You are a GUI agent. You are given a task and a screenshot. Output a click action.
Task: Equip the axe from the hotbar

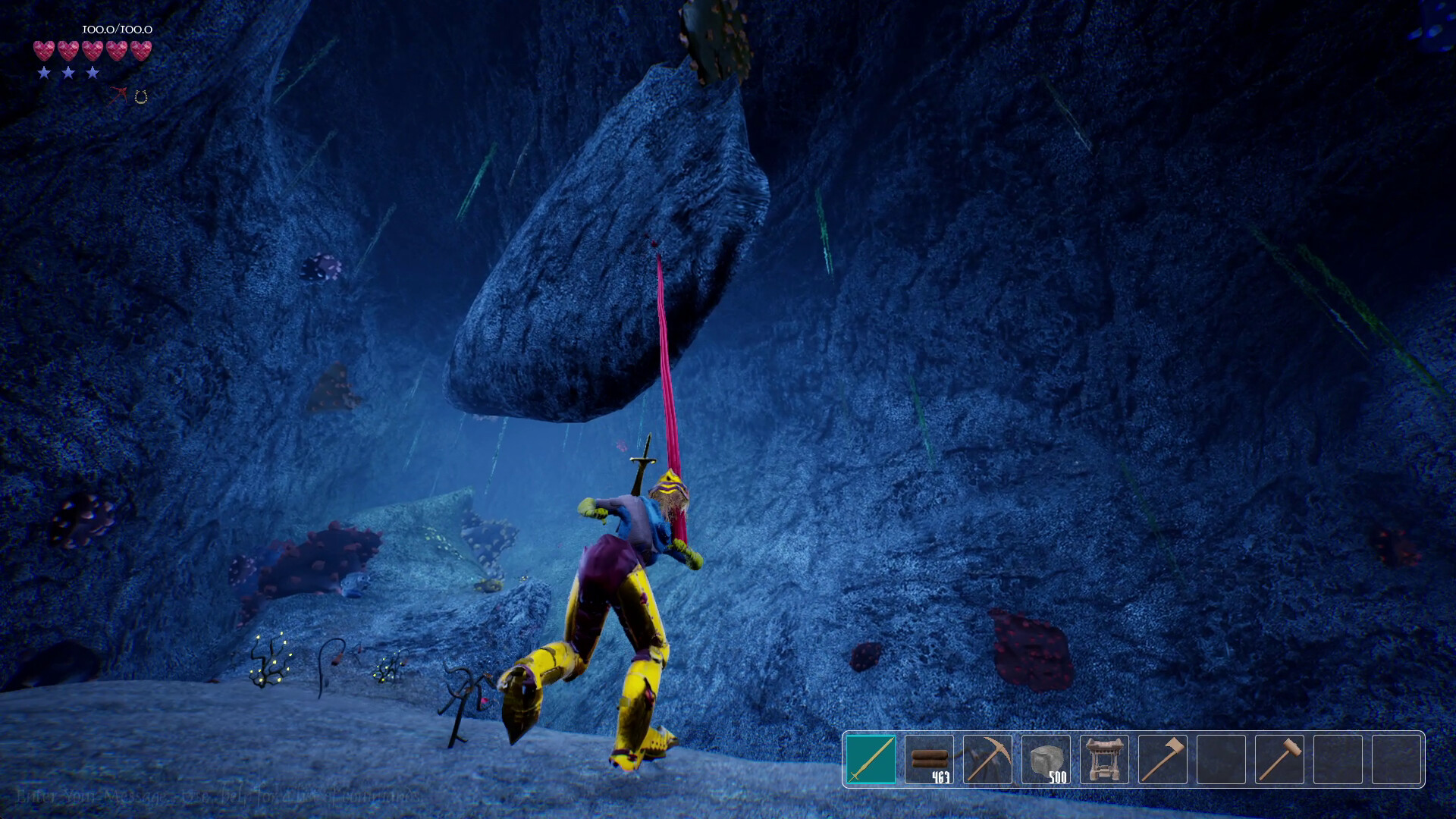1163,759
